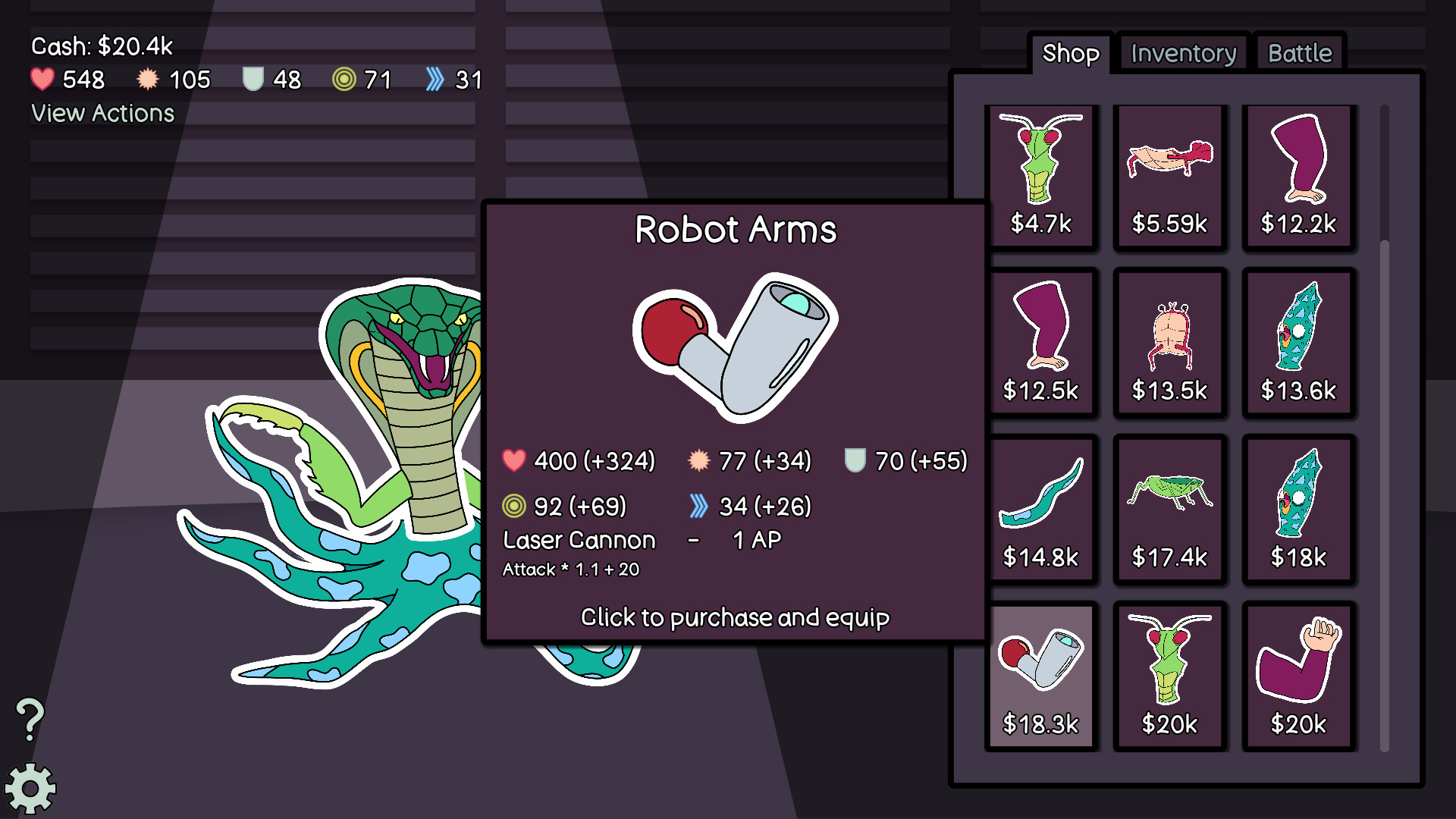Viewport: 1456px width, 819px height.
Task: Switch to the Inventory tab
Action: coord(1182,53)
